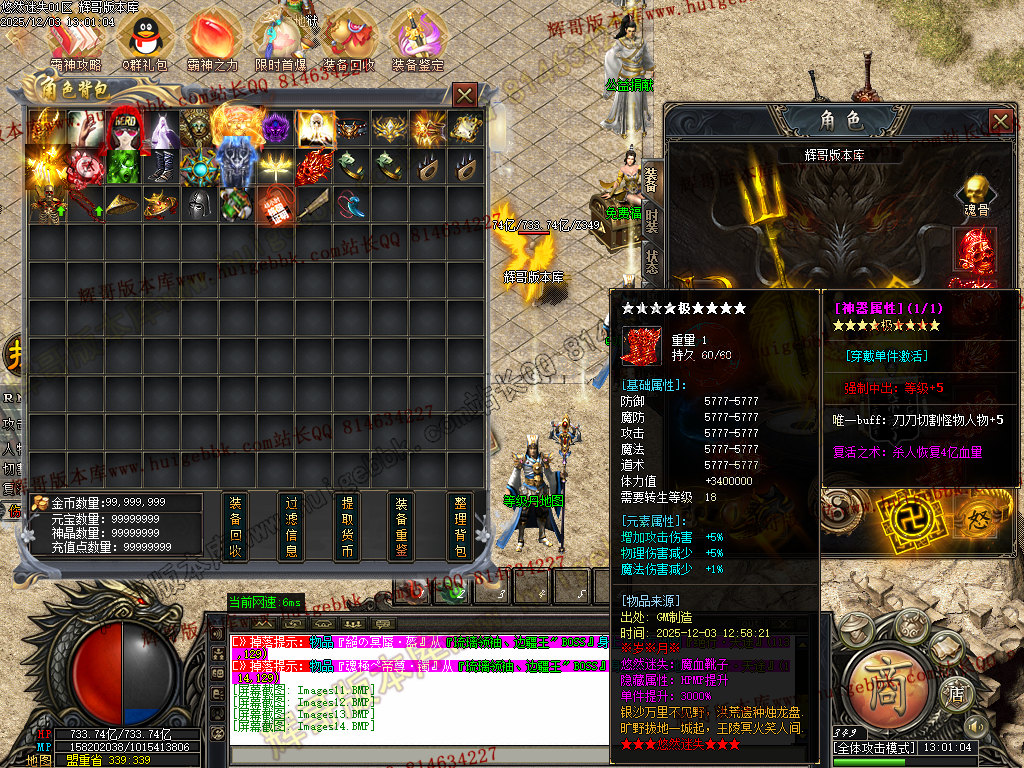The image size is (1024, 768).
Task: Click the 装备重鉴 re-appraise button
Action: pos(402,527)
